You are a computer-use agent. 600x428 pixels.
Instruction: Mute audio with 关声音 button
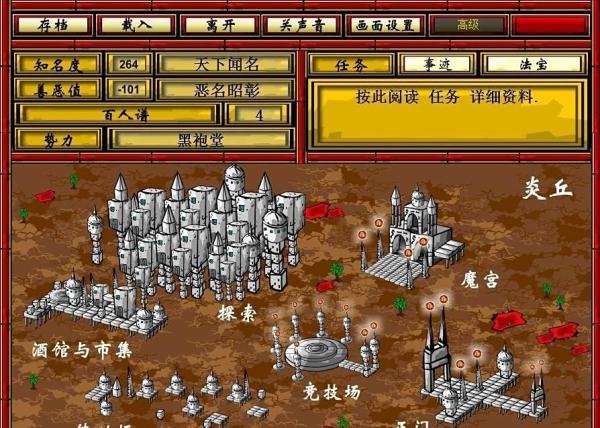pyautogui.click(x=298, y=24)
